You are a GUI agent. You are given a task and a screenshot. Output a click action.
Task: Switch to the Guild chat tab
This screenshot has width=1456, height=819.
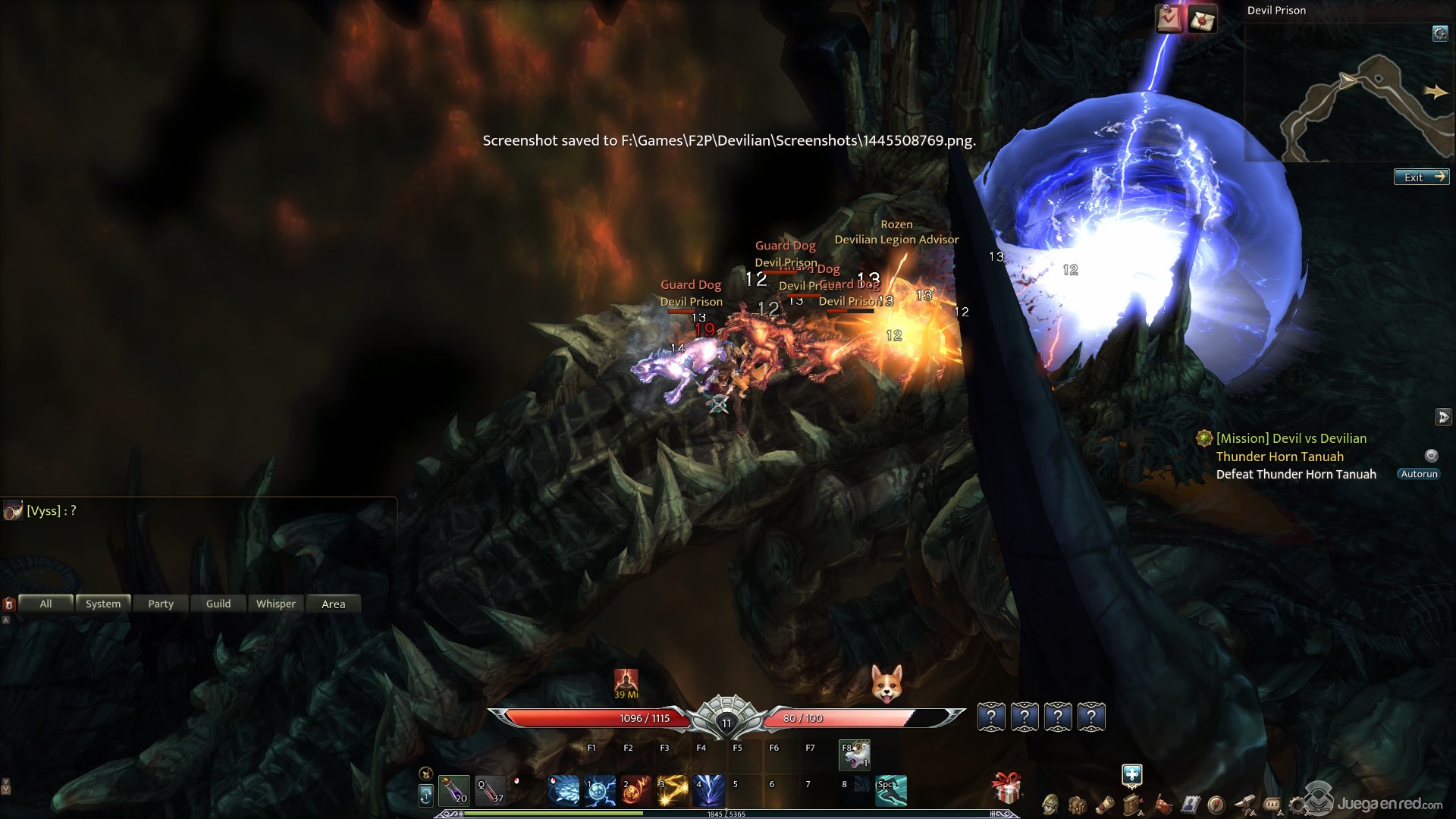pos(218,604)
